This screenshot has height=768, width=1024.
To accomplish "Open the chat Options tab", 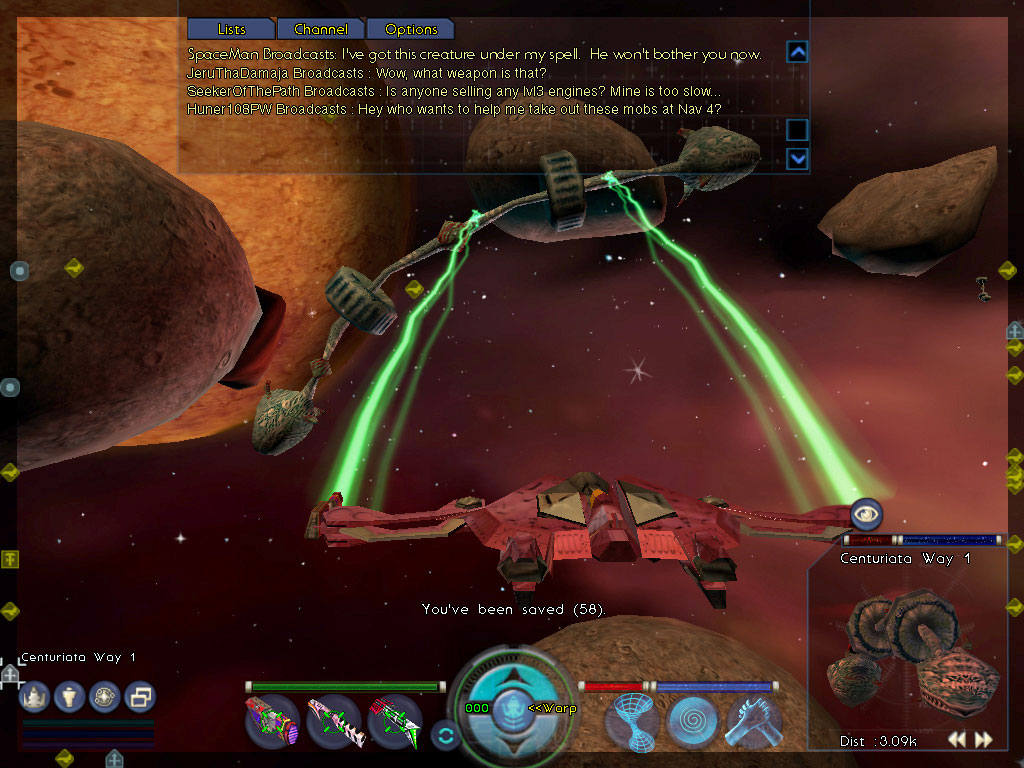I will click(x=411, y=29).
